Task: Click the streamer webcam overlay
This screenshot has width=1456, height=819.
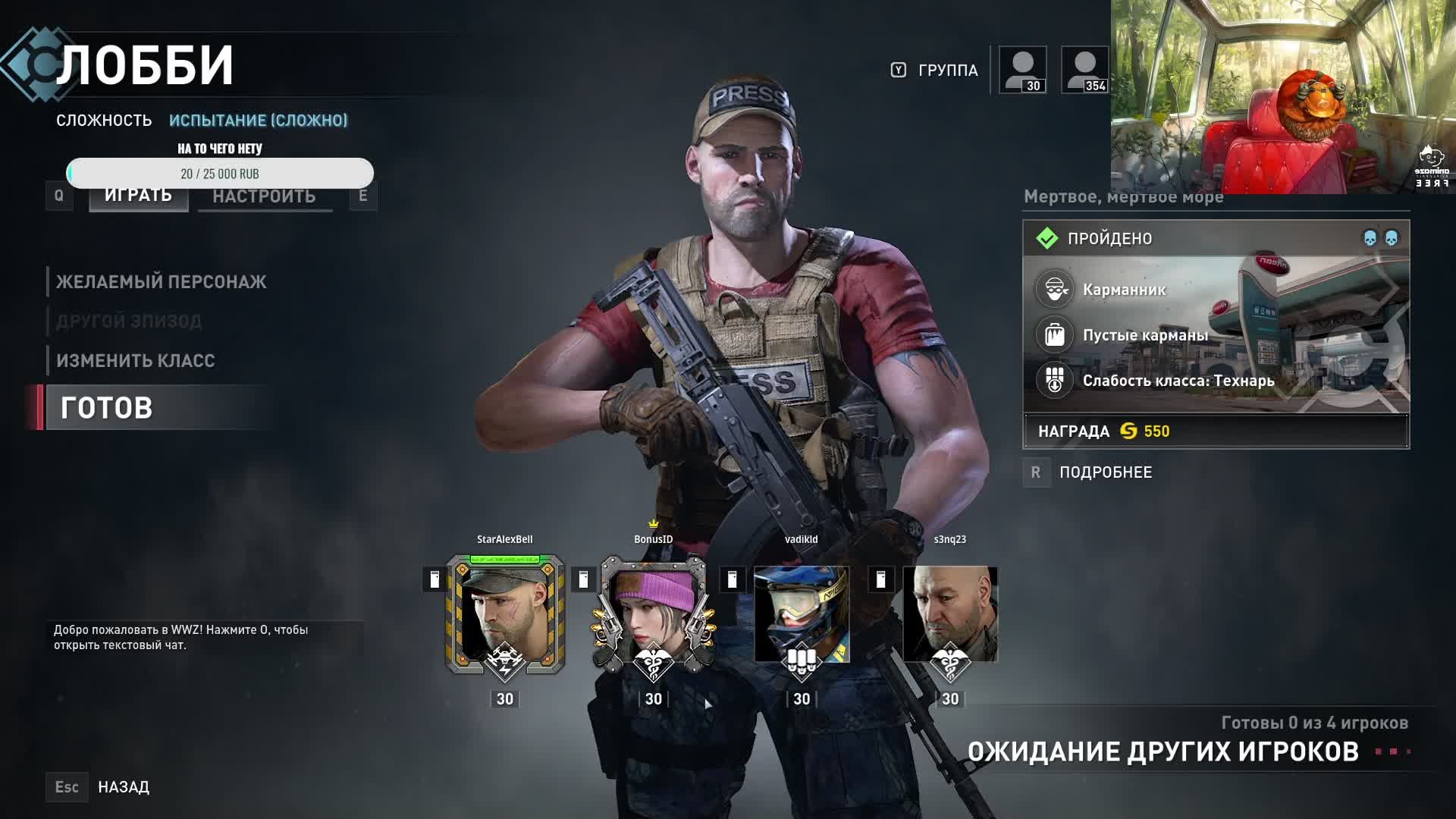Action: pos(1282,97)
